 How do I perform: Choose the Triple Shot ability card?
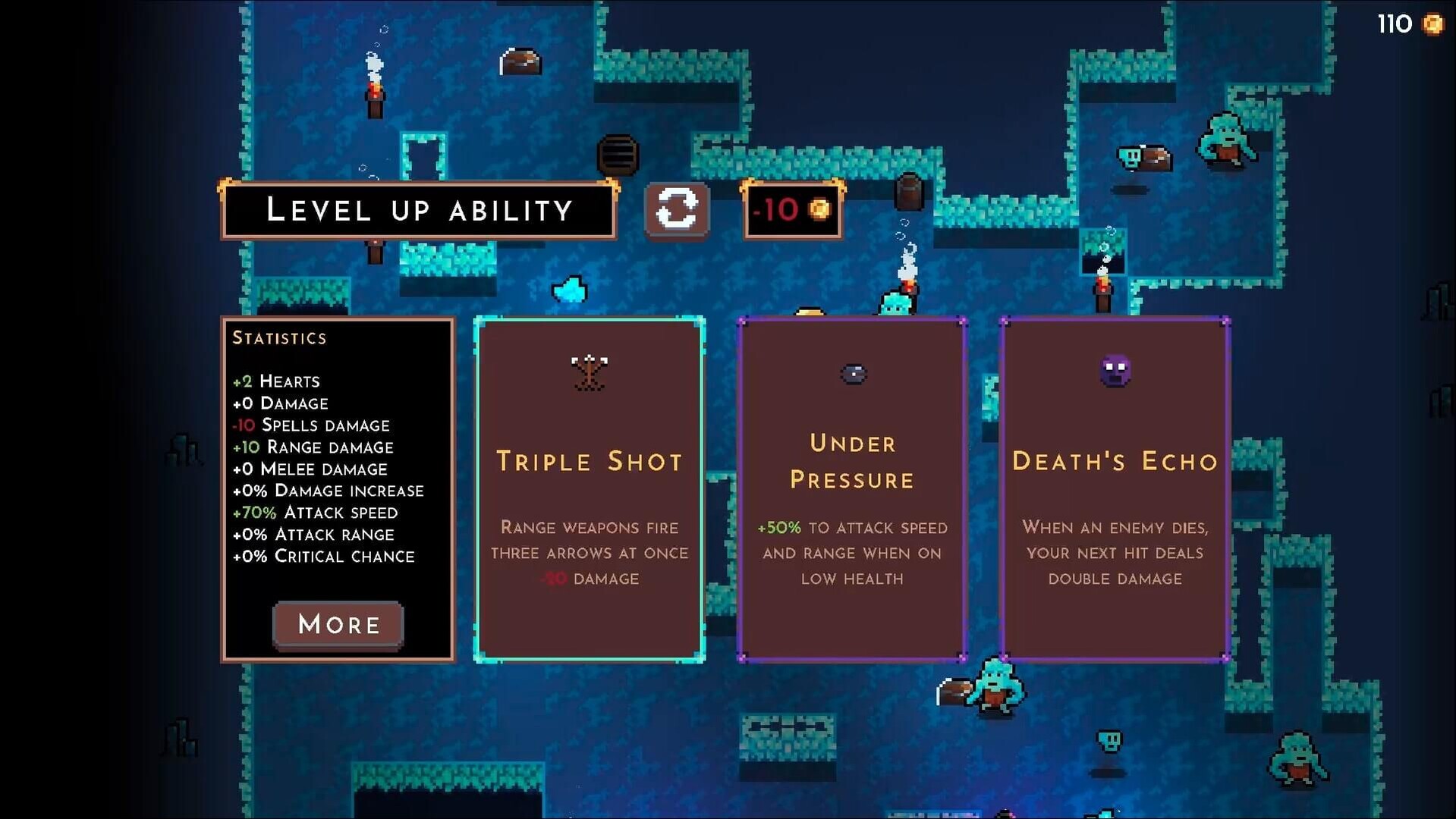click(590, 489)
